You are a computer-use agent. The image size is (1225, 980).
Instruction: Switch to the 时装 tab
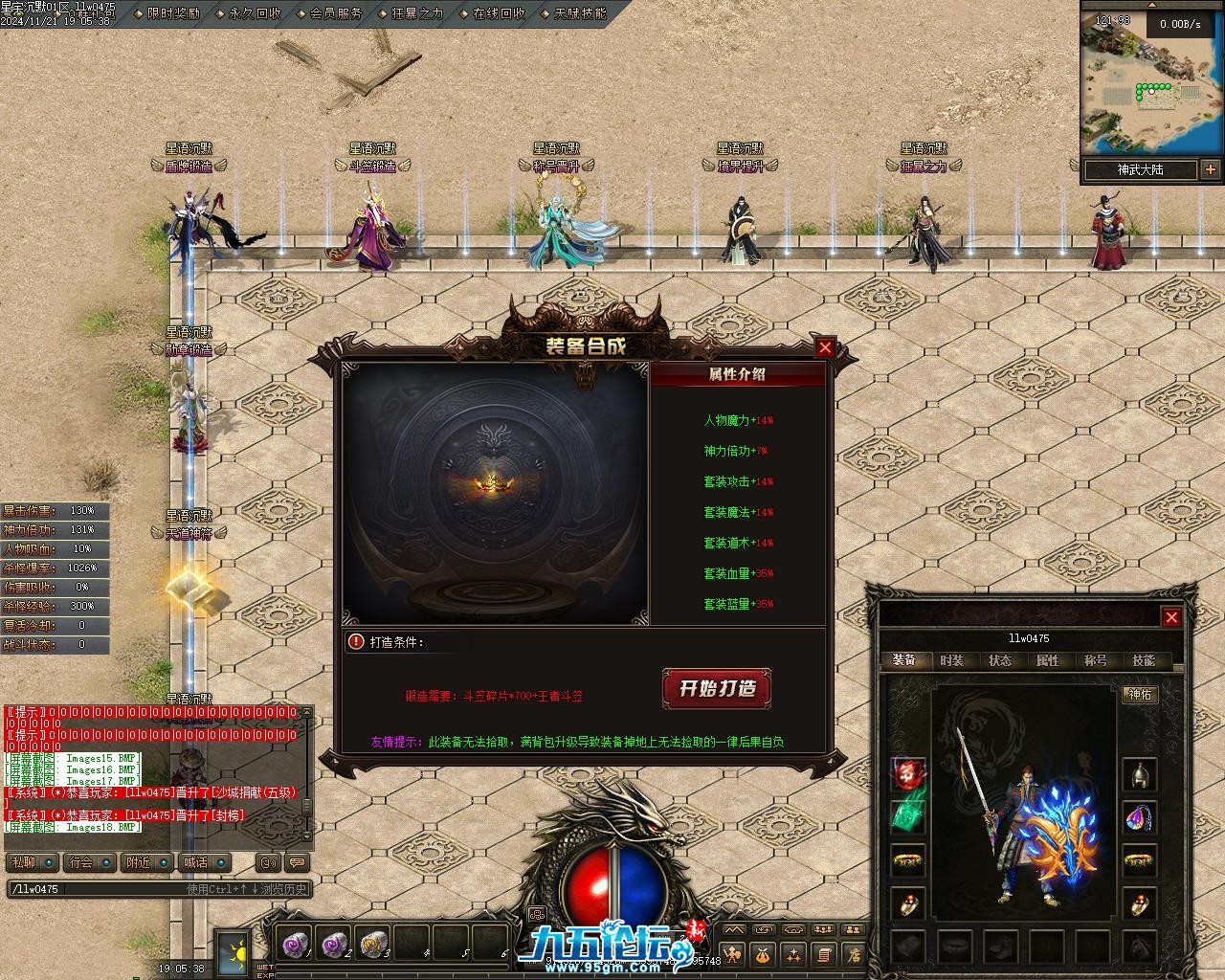click(951, 660)
